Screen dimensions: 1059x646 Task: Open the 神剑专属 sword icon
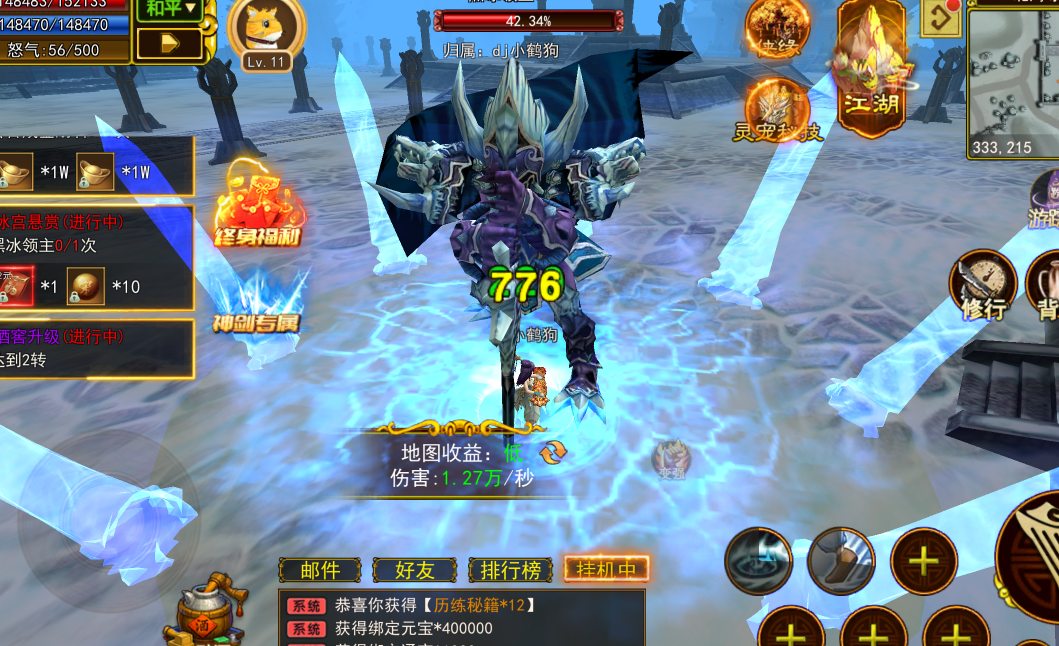pos(256,300)
